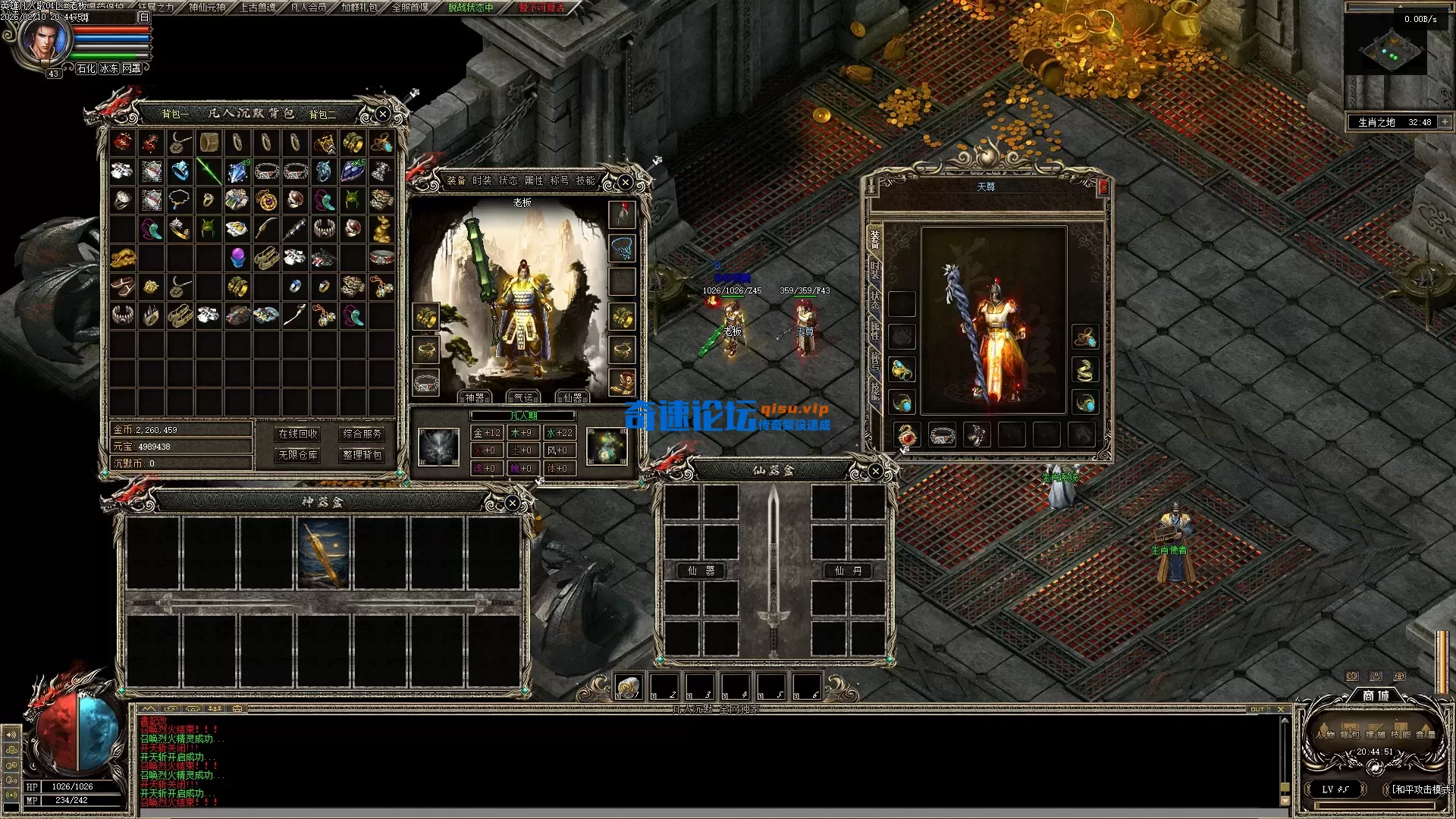
Task: Click the 气运 button under the character portrait
Action: point(523,397)
